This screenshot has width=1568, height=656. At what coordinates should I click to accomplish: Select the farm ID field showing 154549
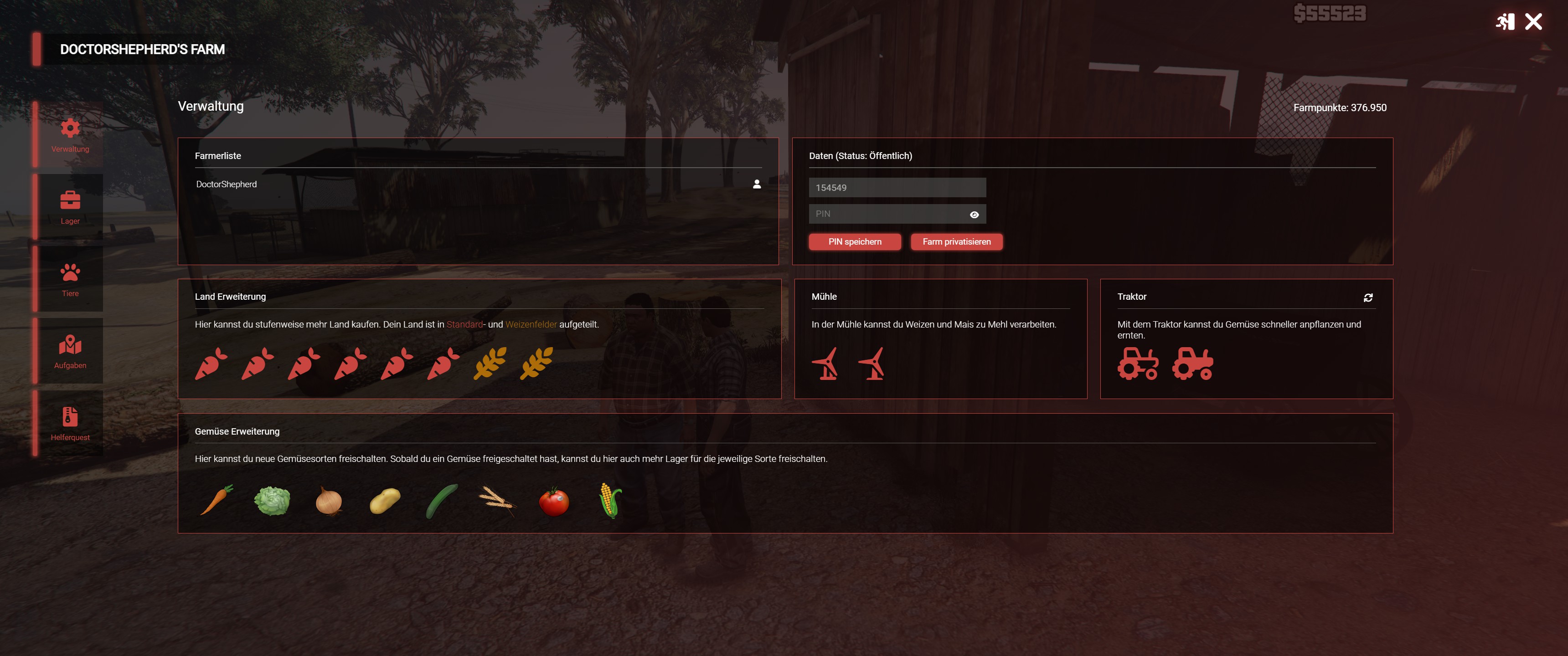coord(897,187)
